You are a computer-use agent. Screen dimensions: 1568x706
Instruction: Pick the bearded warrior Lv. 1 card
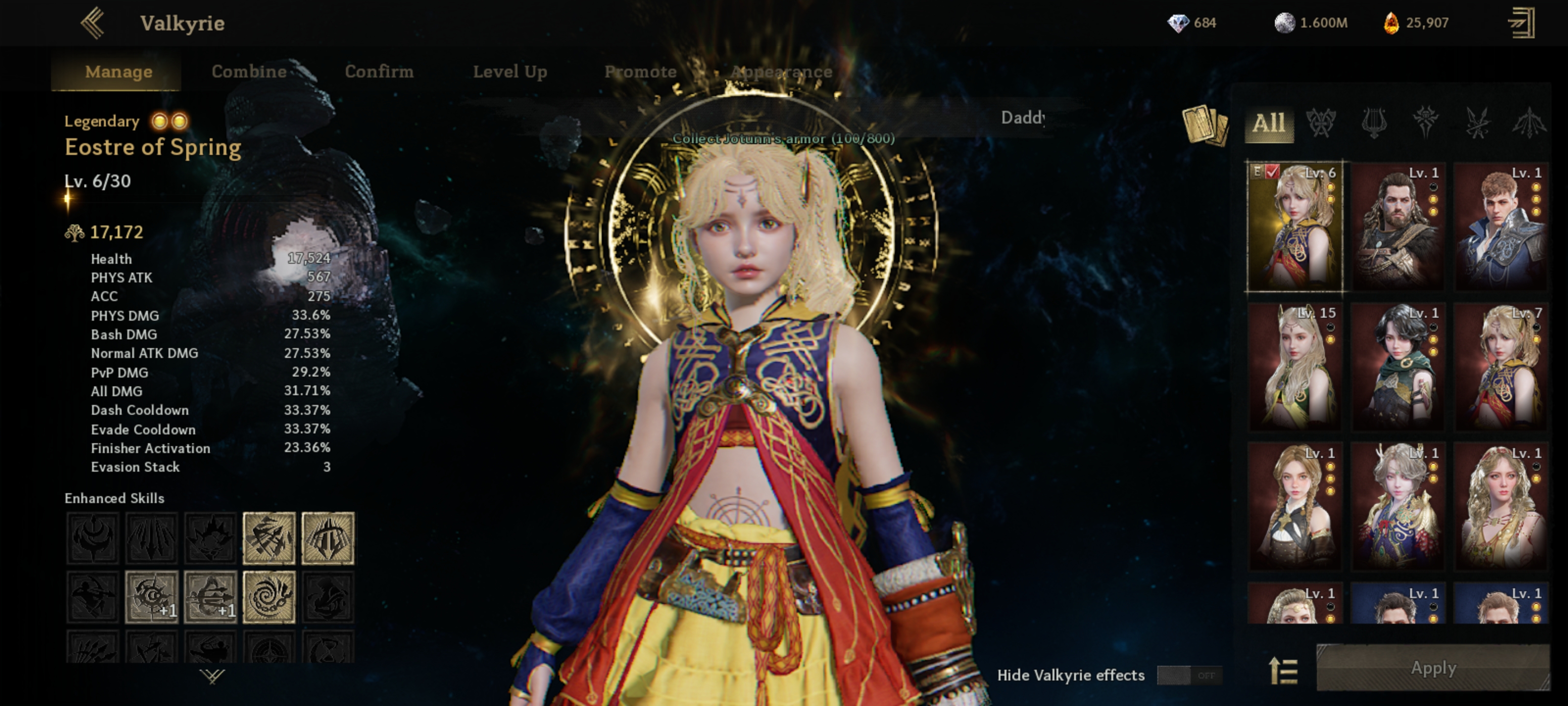(x=1397, y=227)
